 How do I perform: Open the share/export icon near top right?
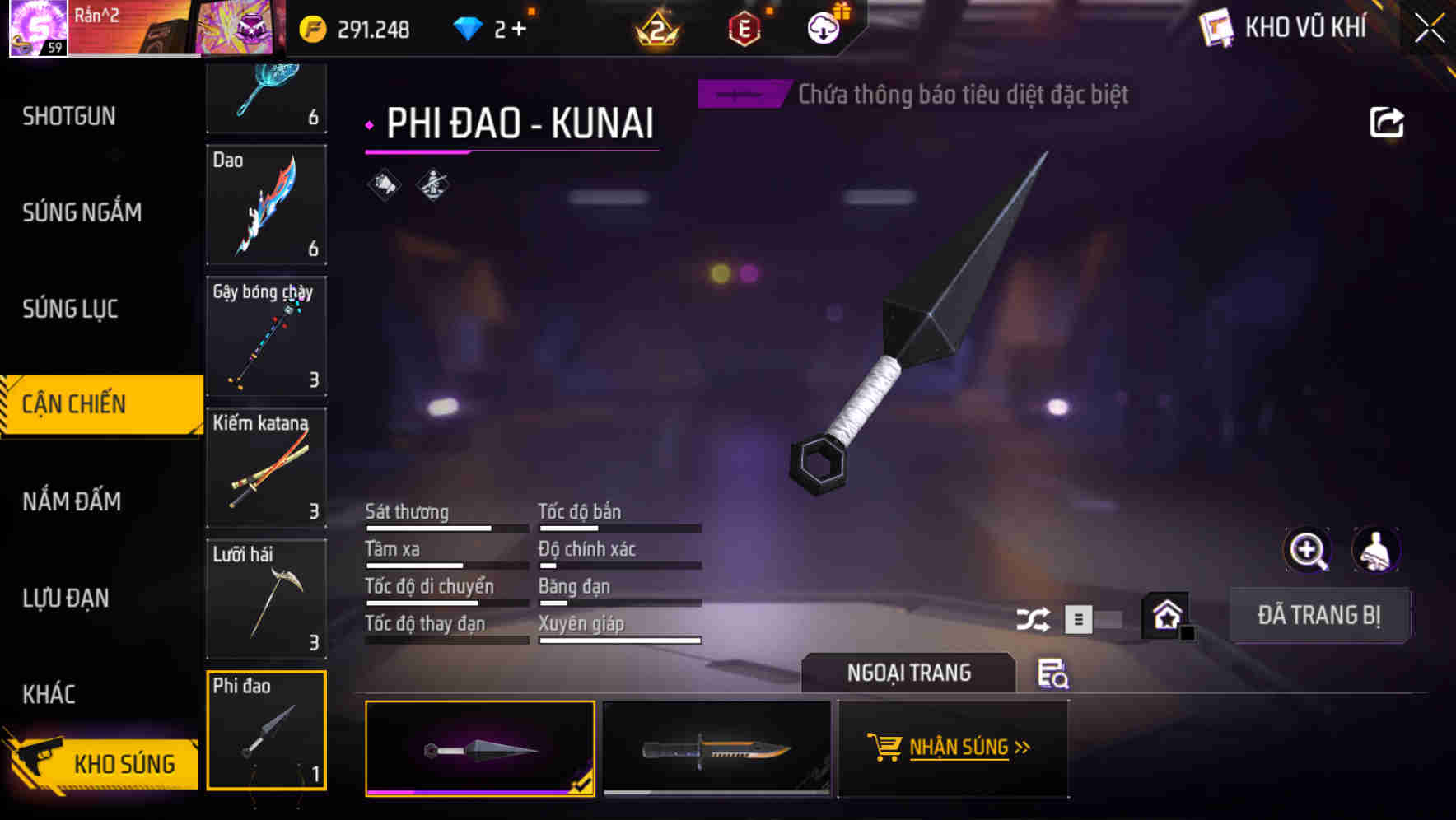click(x=1388, y=121)
